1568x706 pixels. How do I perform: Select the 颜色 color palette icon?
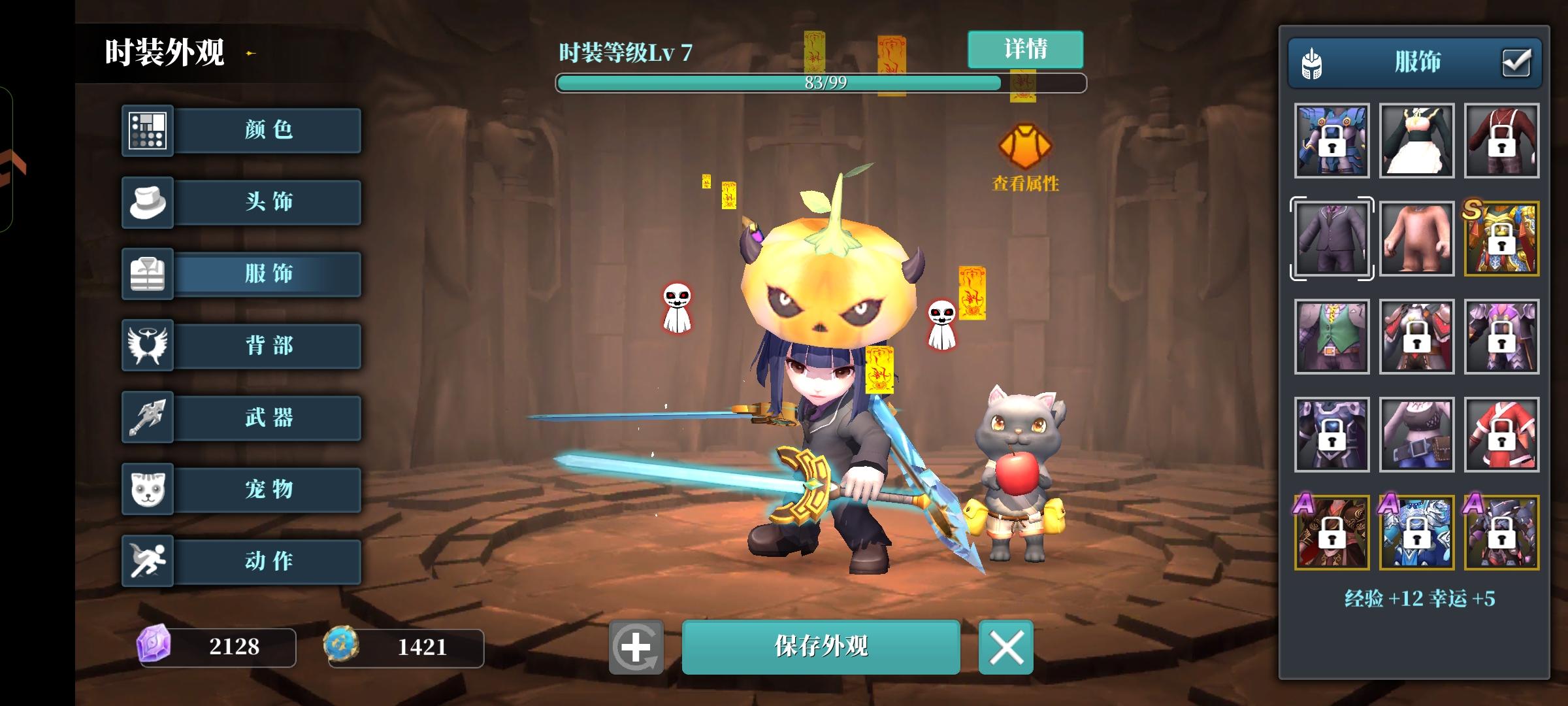[x=147, y=130]
